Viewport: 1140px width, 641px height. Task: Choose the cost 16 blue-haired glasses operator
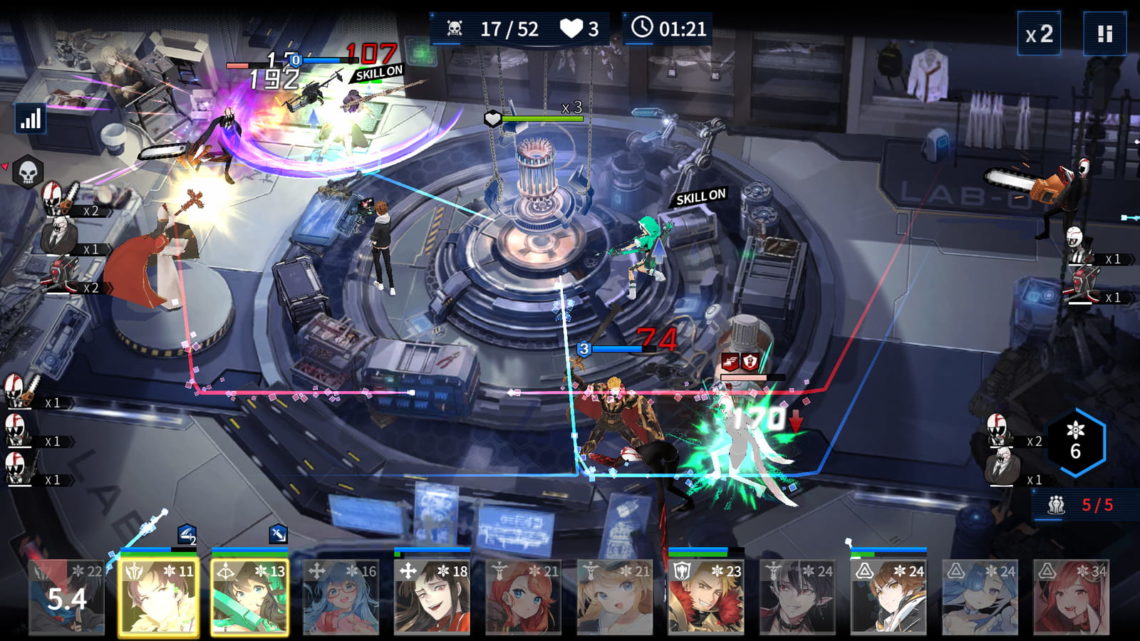tap(341, 596)
